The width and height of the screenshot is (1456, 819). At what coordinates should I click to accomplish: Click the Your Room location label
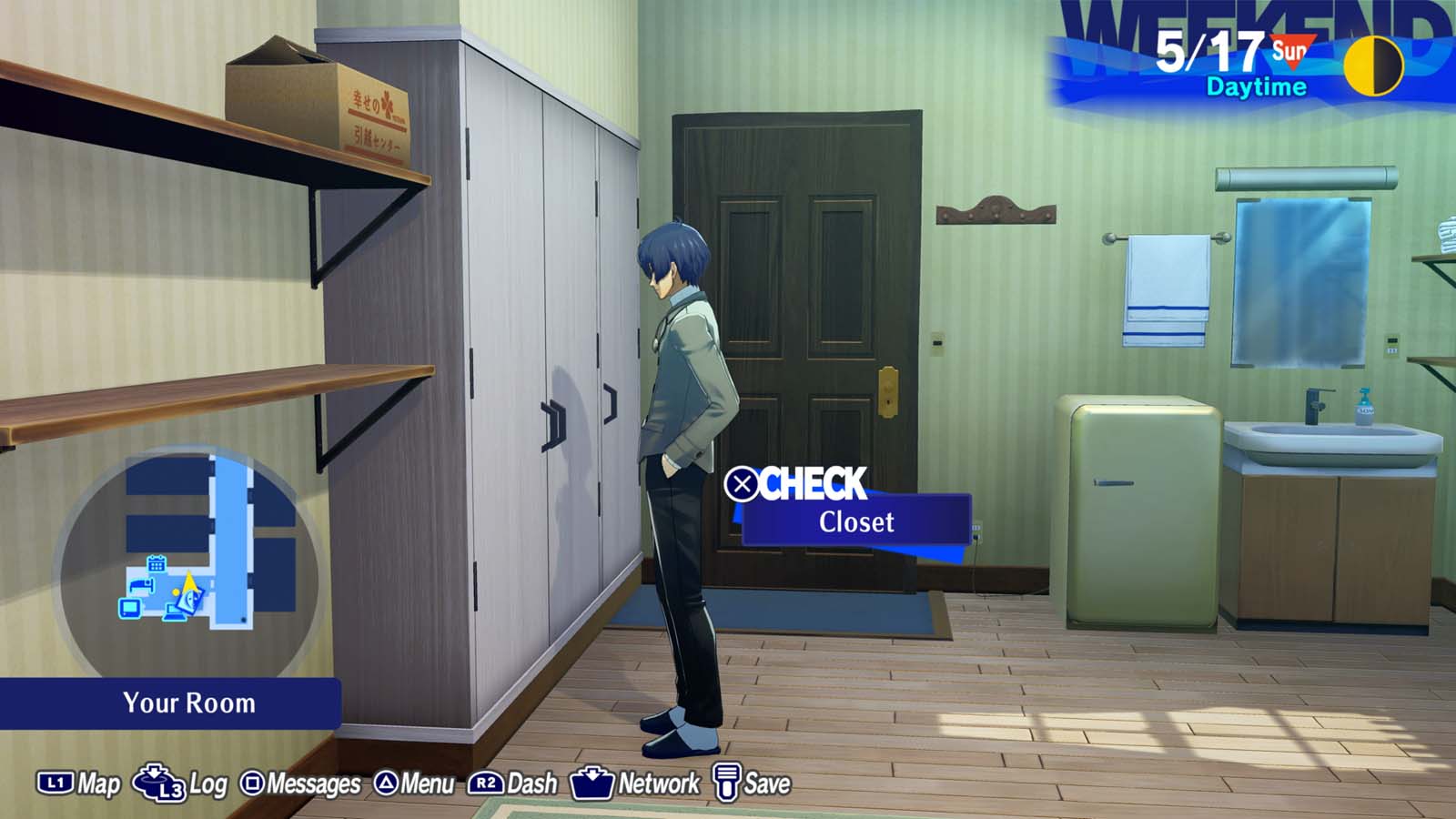[188, 703]
